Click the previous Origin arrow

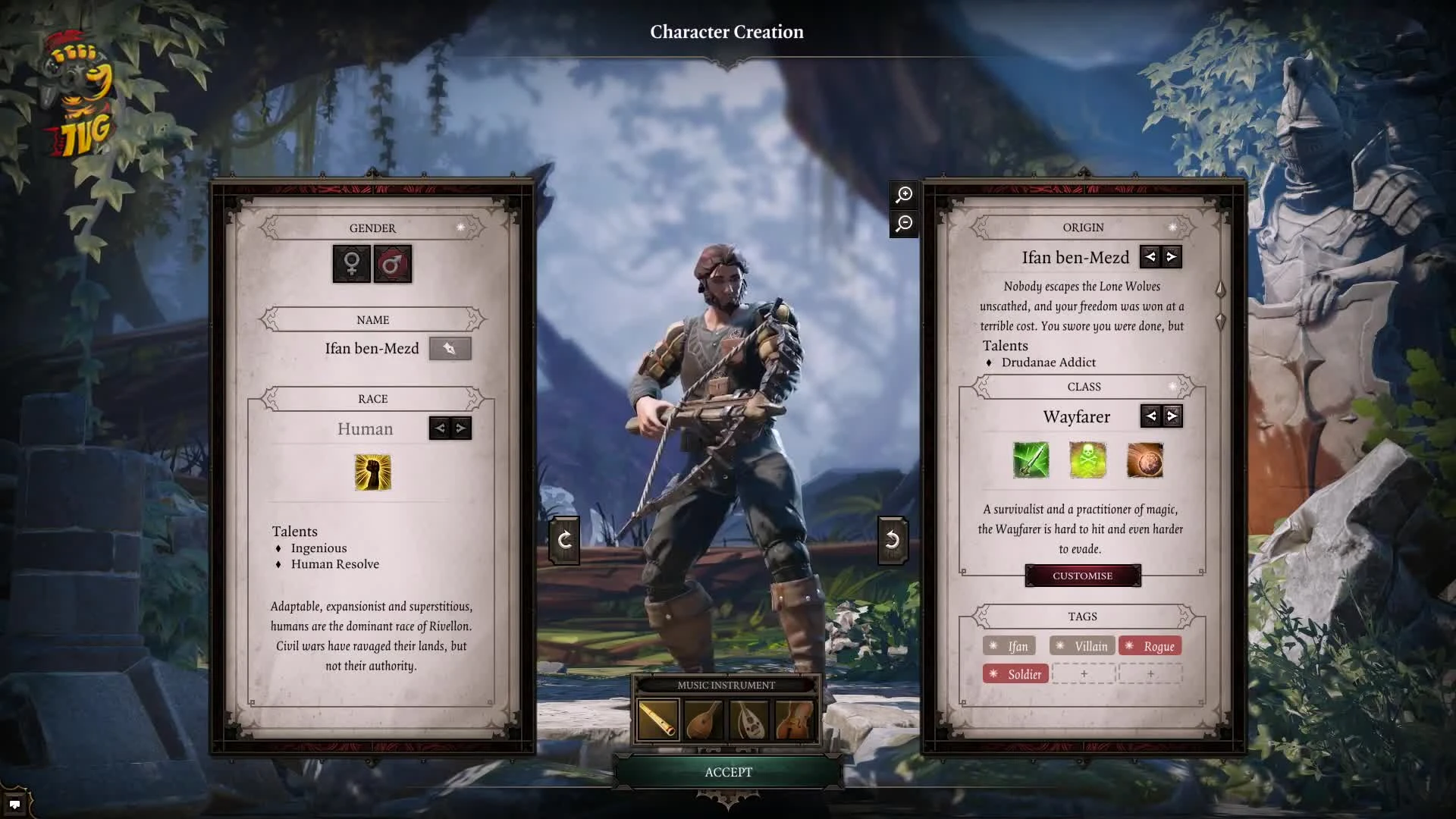[1150, 257]
